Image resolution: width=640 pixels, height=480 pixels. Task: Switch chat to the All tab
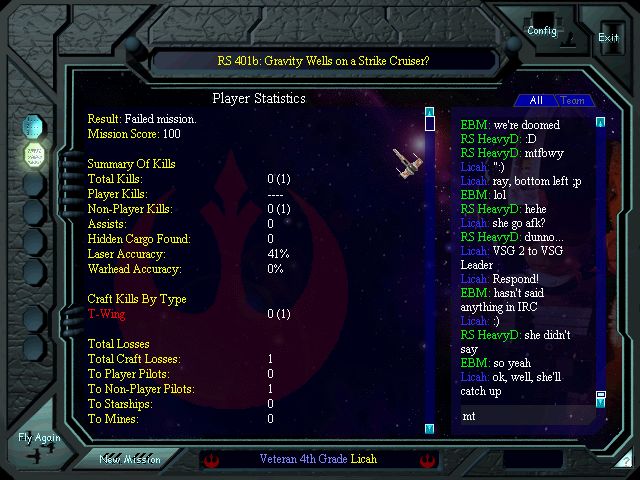coord(536,100)
